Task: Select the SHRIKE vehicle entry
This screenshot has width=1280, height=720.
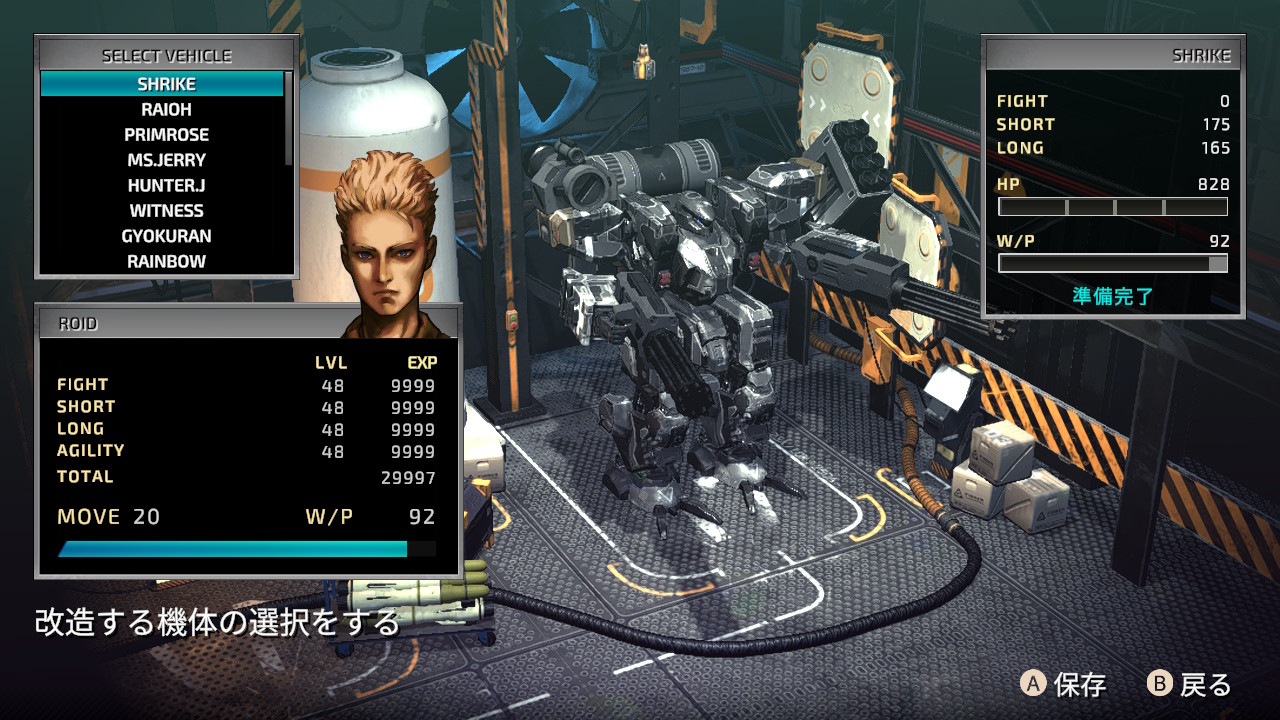Action: coord(166,84)
